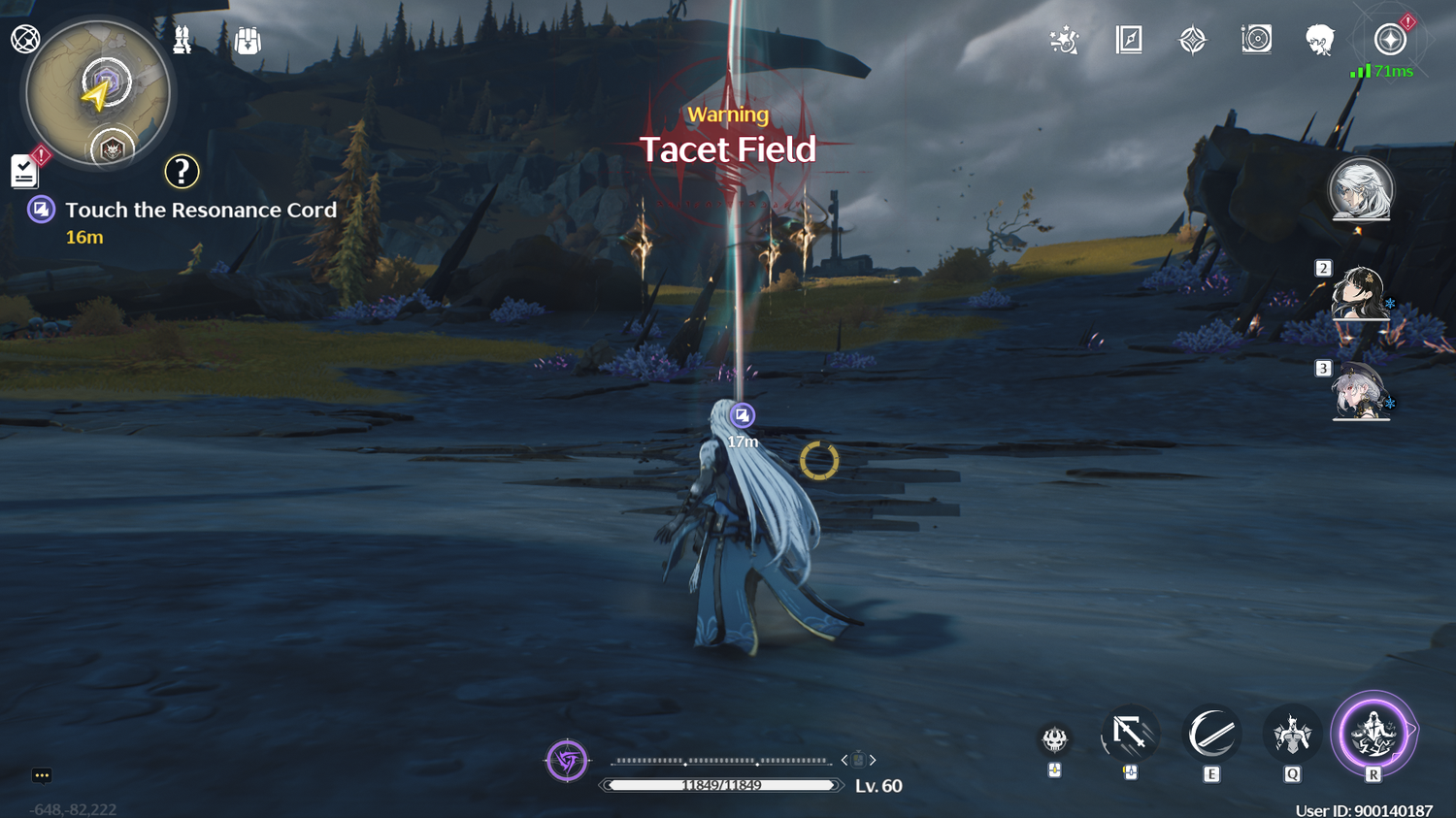Screen dimensions: 1456x818
Task: Select the four-point diamond icon in top bar
Action: tap(1192, 40)
